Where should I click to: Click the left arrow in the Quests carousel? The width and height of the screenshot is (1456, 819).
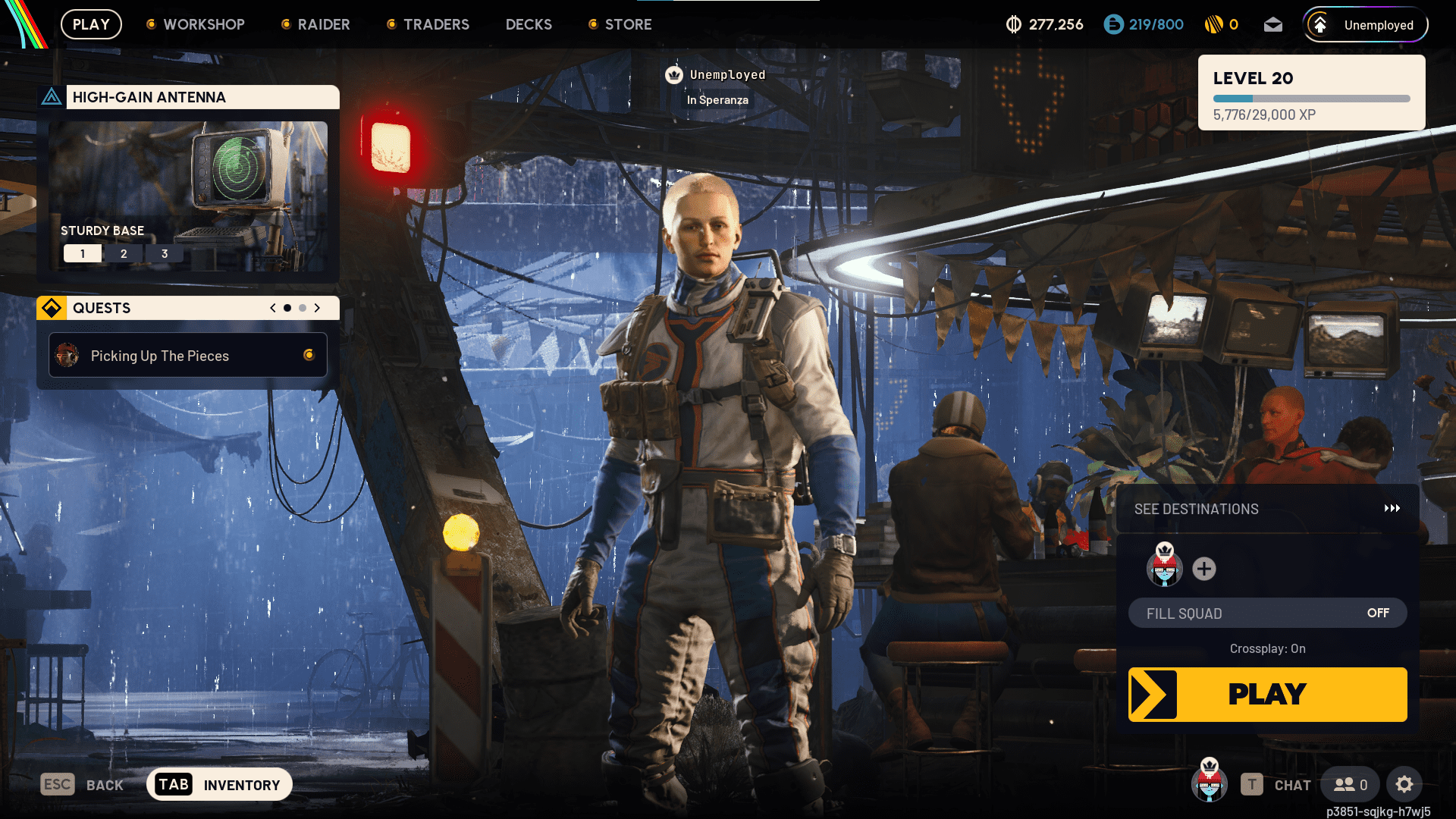pyautogui.click(x=271, y=308)
